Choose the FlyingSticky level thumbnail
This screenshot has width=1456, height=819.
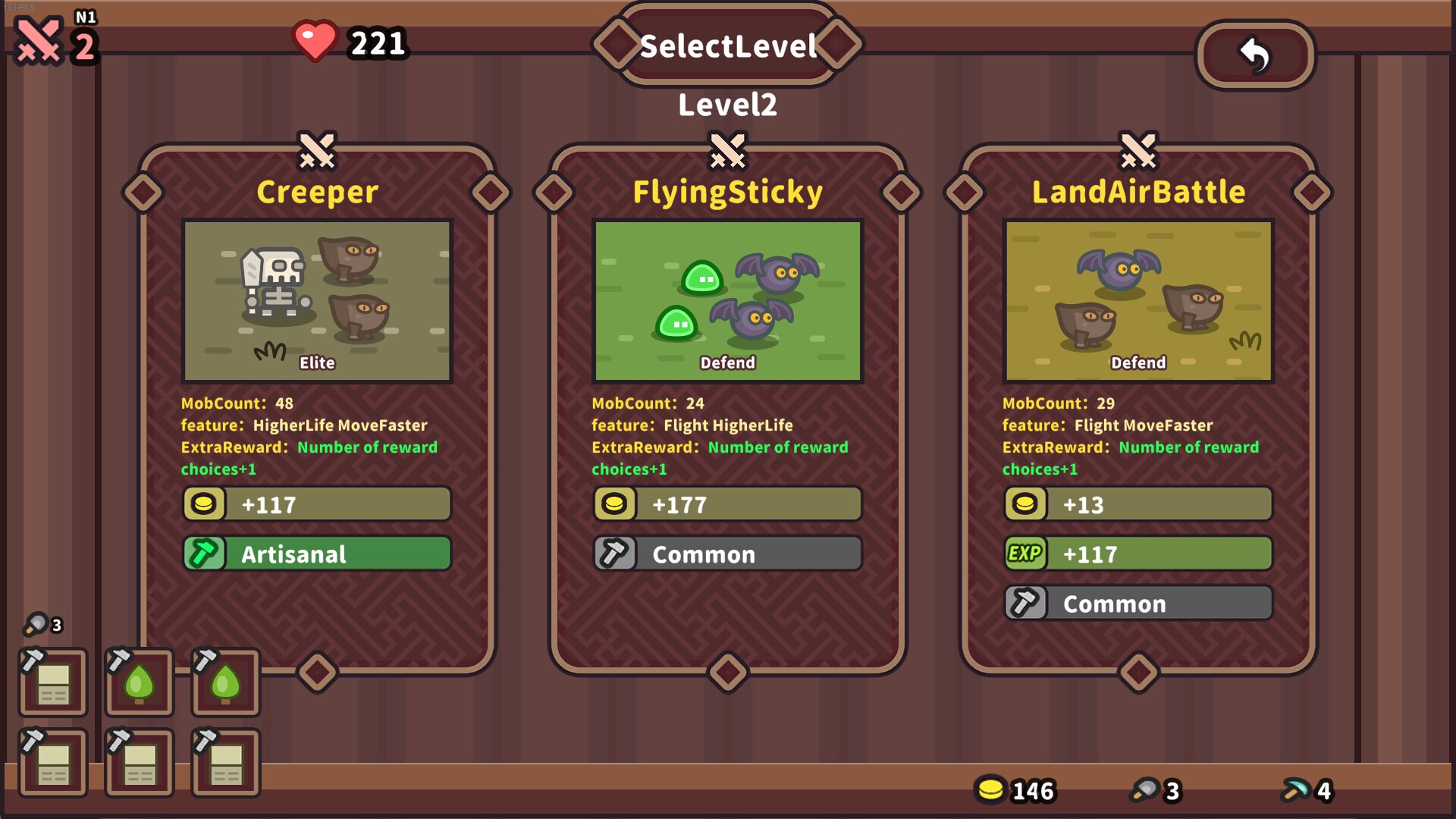point(727,301)
